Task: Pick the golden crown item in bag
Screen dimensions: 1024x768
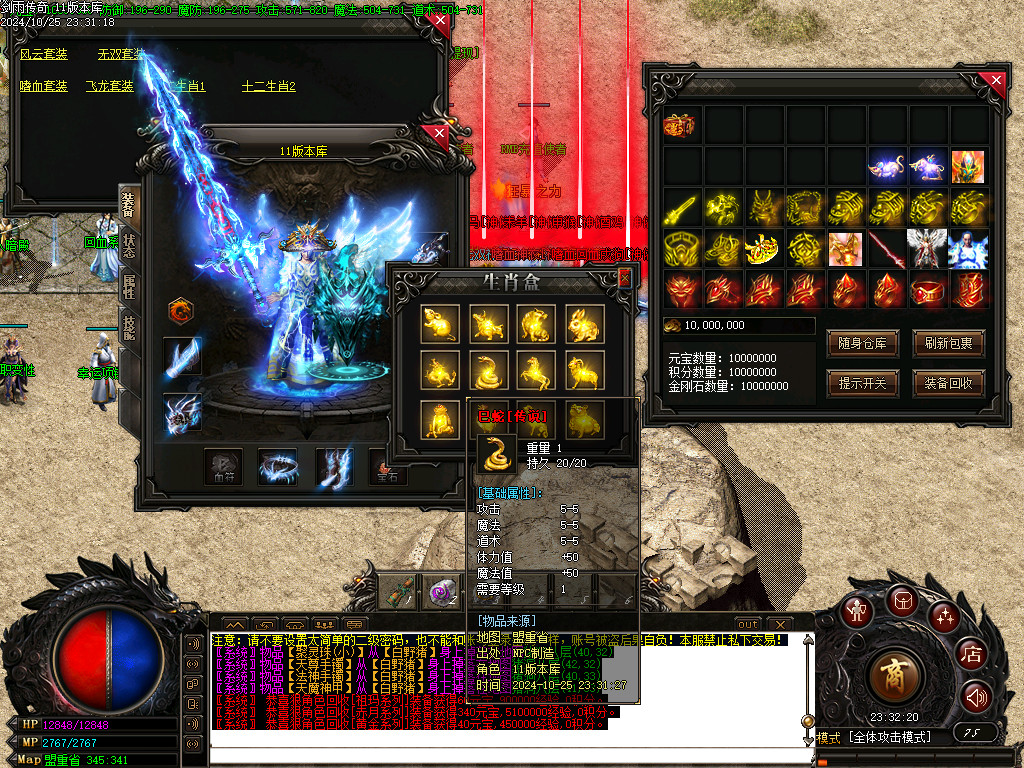Action: pos(764,248)
